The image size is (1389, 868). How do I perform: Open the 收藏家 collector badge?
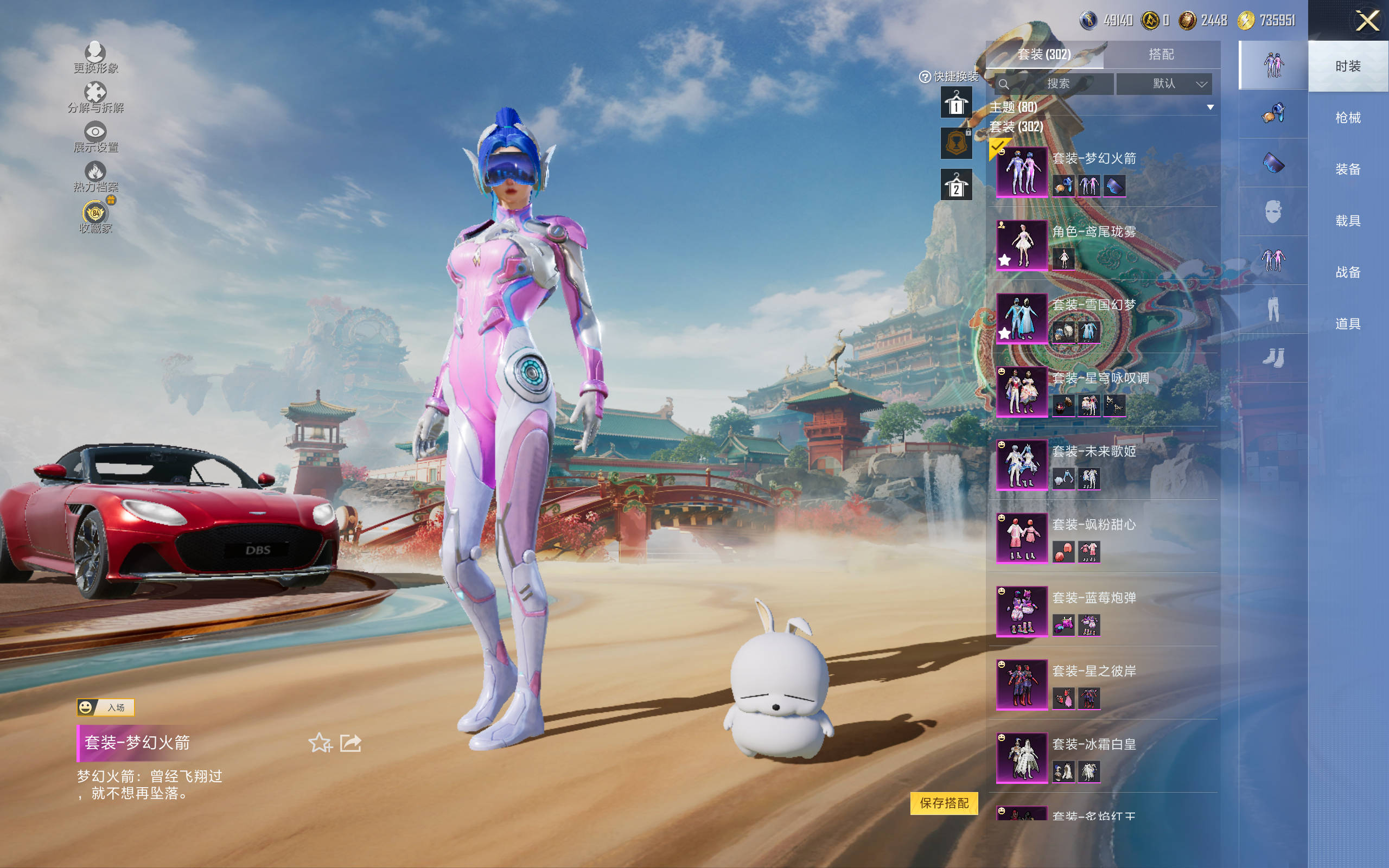[95, 216]
